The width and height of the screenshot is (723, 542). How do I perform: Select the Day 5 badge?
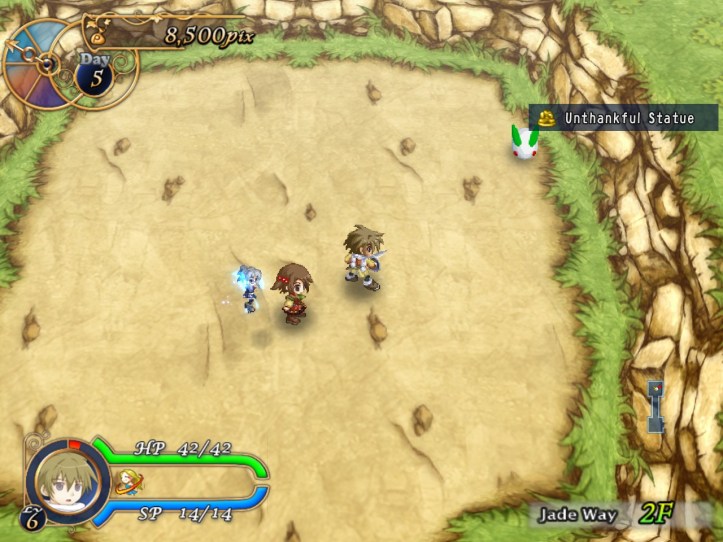97,75
